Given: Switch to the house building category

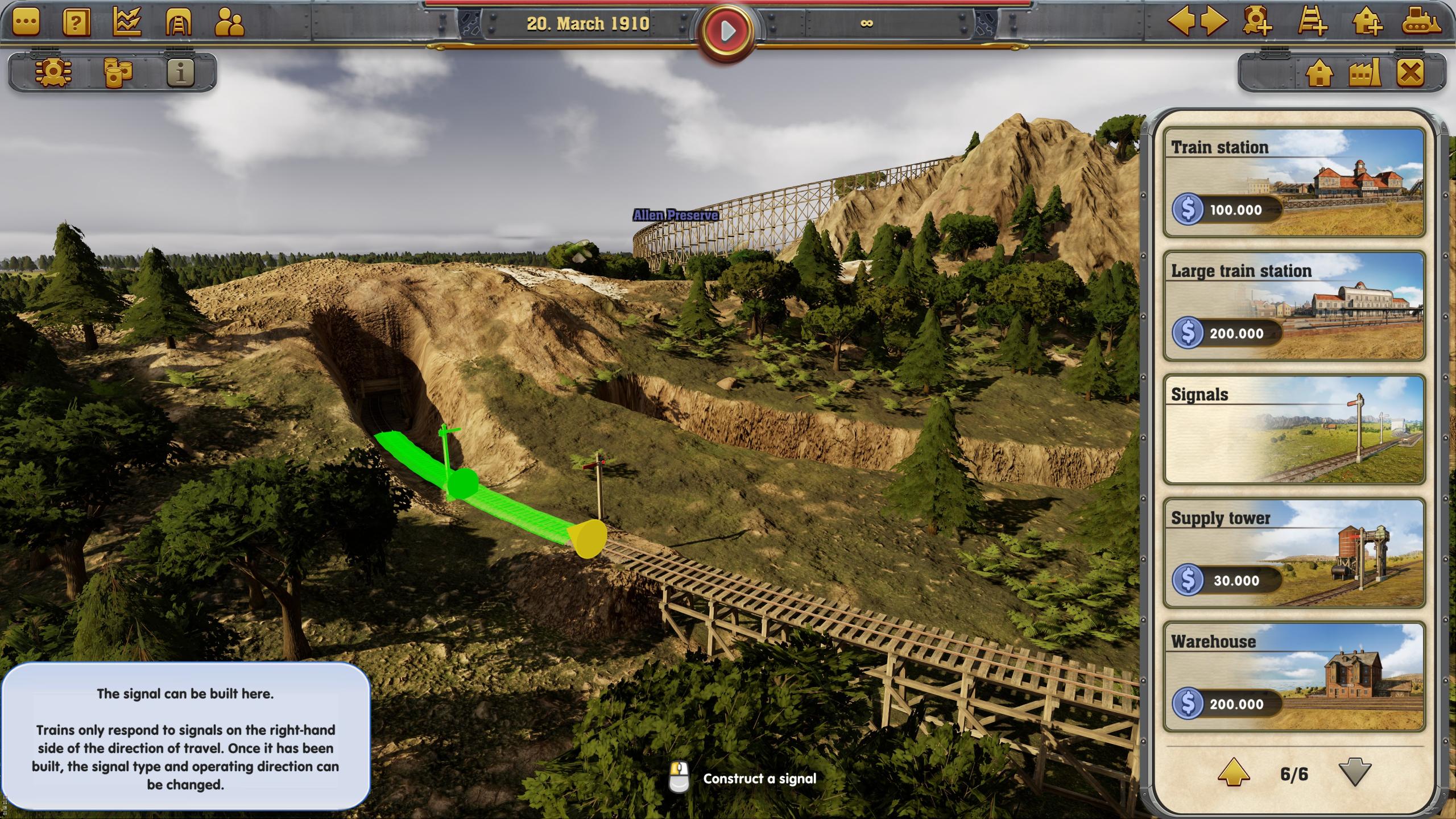Looking at the screenshot, I should pyautogui.click(x=1319, y=73).
